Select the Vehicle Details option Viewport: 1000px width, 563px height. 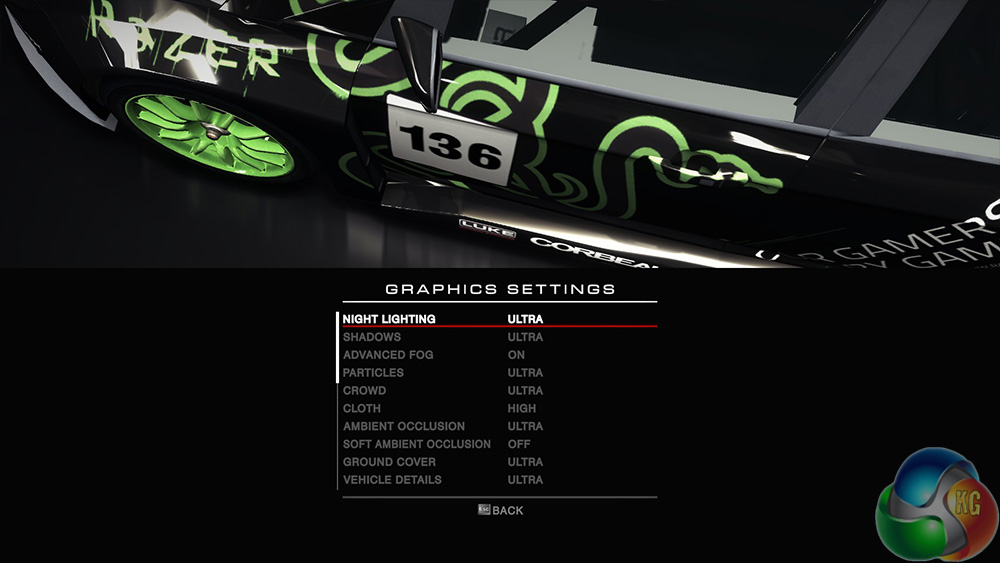point(392,480)
